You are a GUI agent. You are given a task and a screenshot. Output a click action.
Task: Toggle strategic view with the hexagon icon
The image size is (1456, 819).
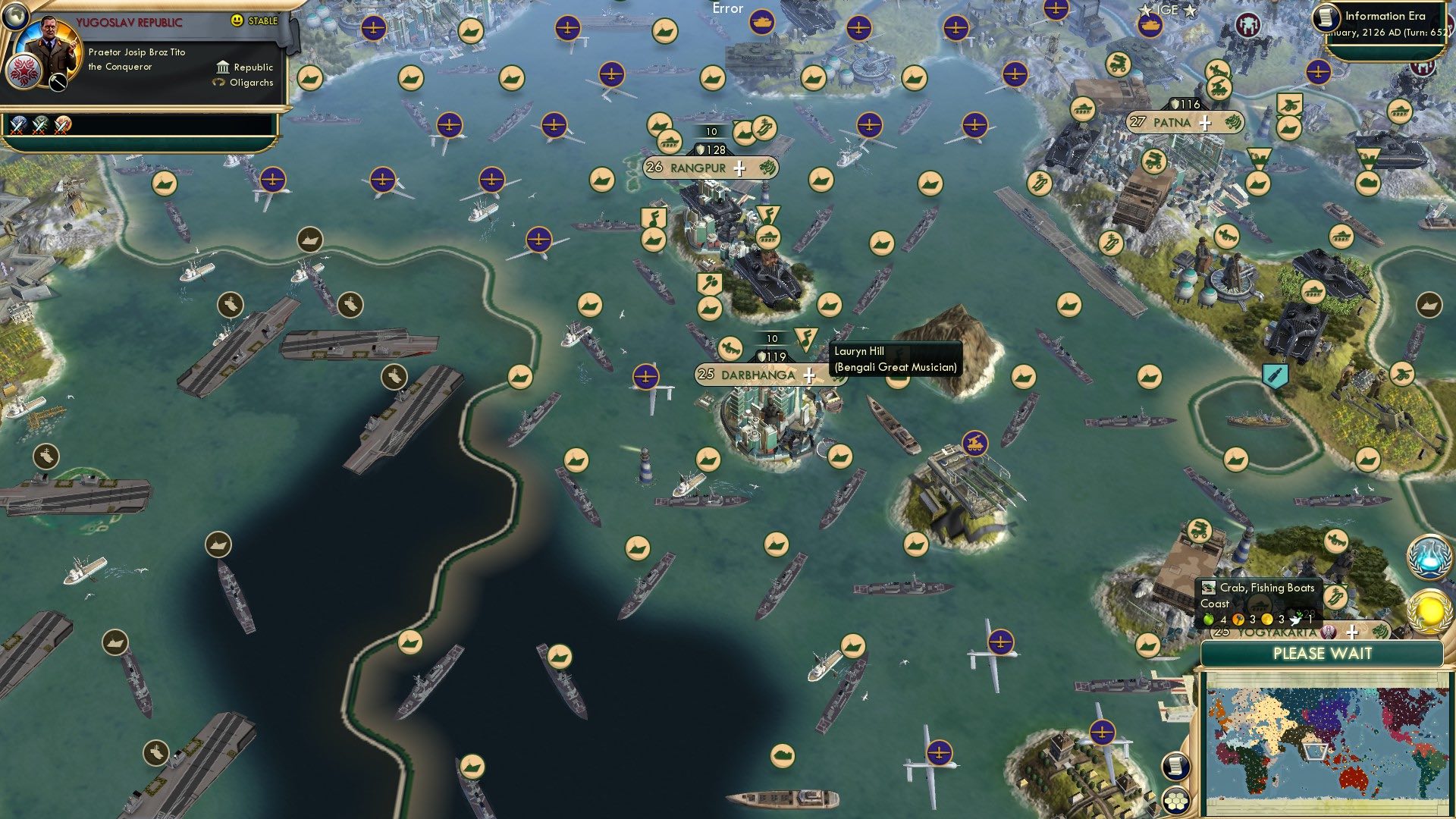click(x=1176, y=799)
